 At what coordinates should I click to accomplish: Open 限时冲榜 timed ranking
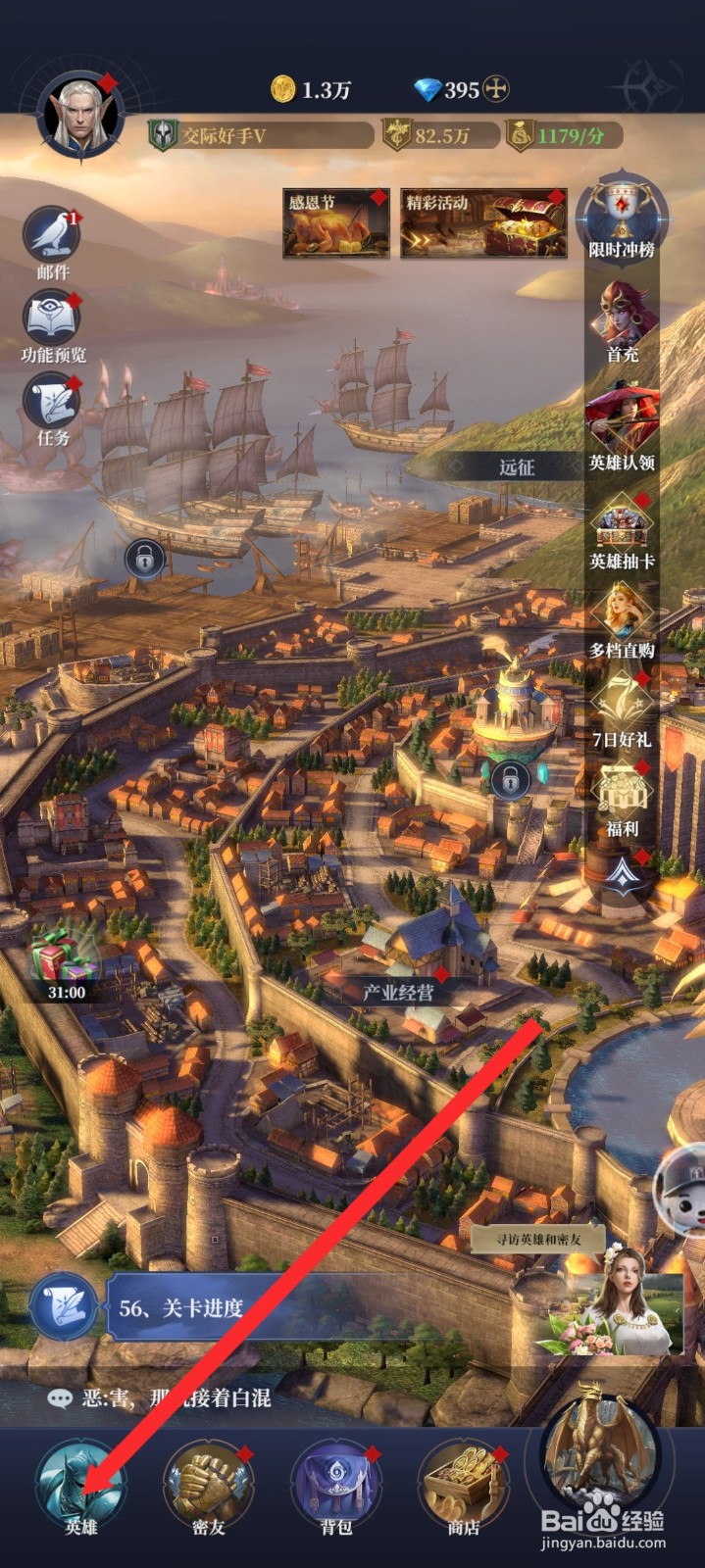click(622, 218)
